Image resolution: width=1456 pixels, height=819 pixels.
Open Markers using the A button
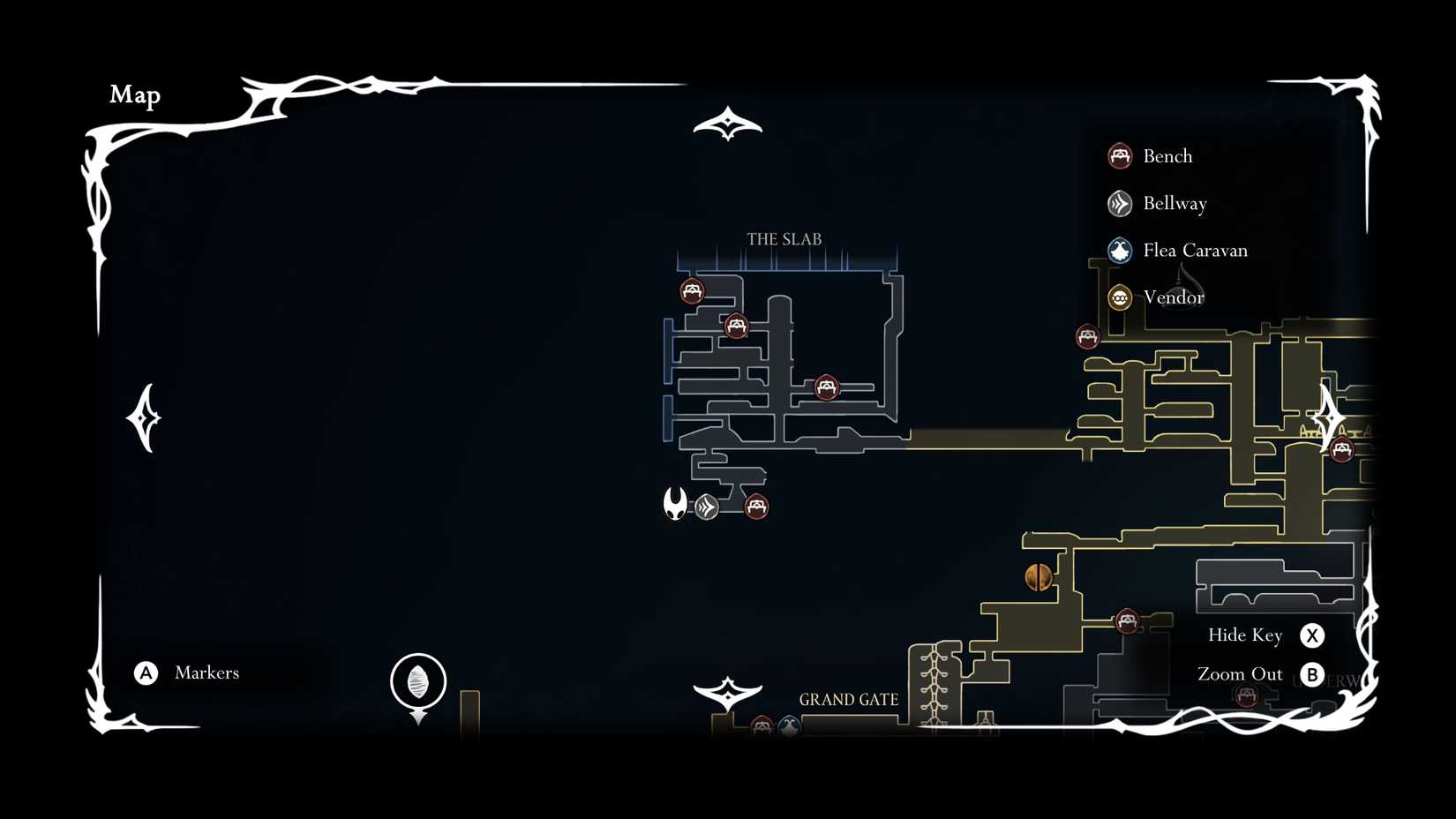144,672
